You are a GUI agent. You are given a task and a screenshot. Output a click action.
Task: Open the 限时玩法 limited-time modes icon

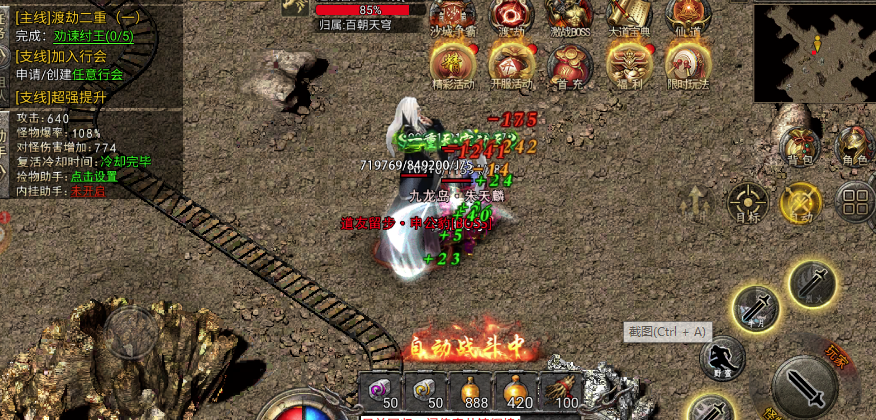tap(688, 66)
